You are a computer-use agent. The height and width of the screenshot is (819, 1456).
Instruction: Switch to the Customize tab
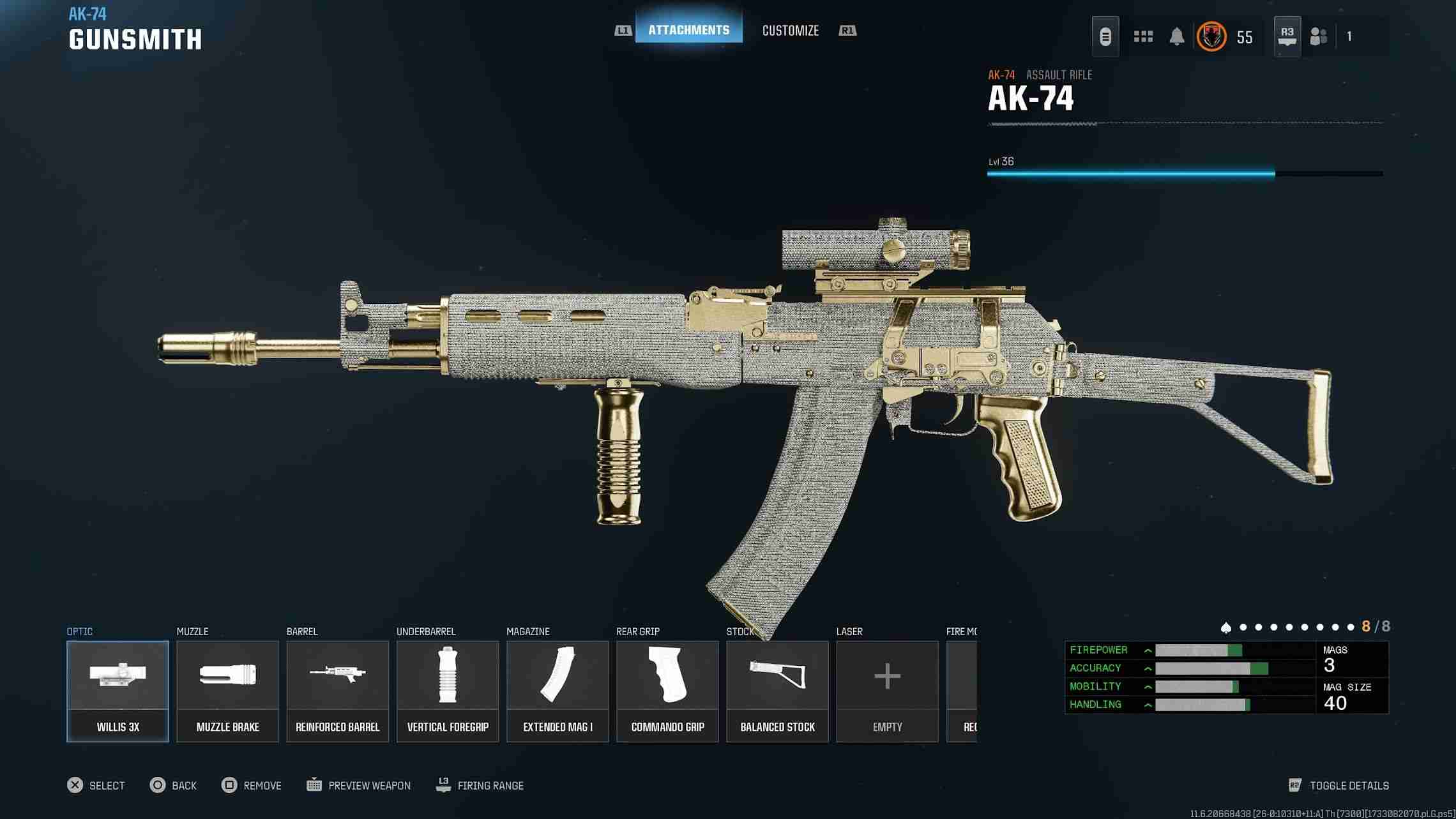pos(791,31)
